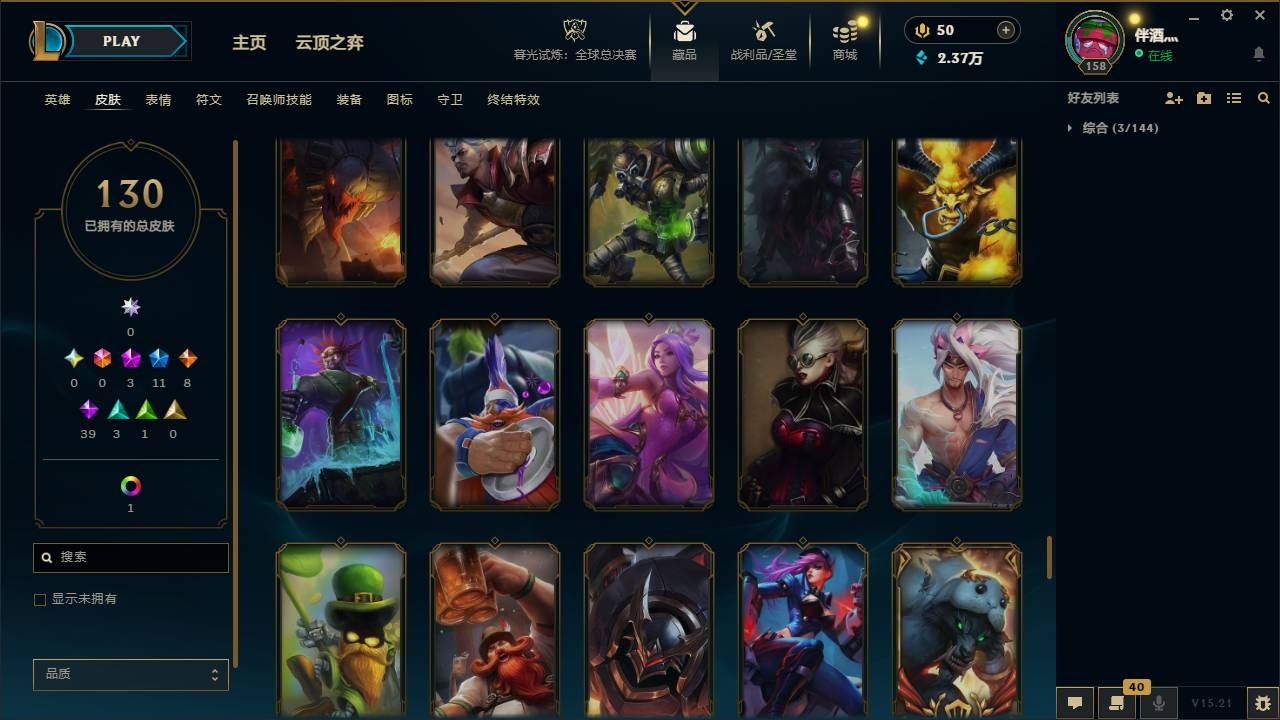
Task: Click the add friend icon
Action: [1172, 97]
